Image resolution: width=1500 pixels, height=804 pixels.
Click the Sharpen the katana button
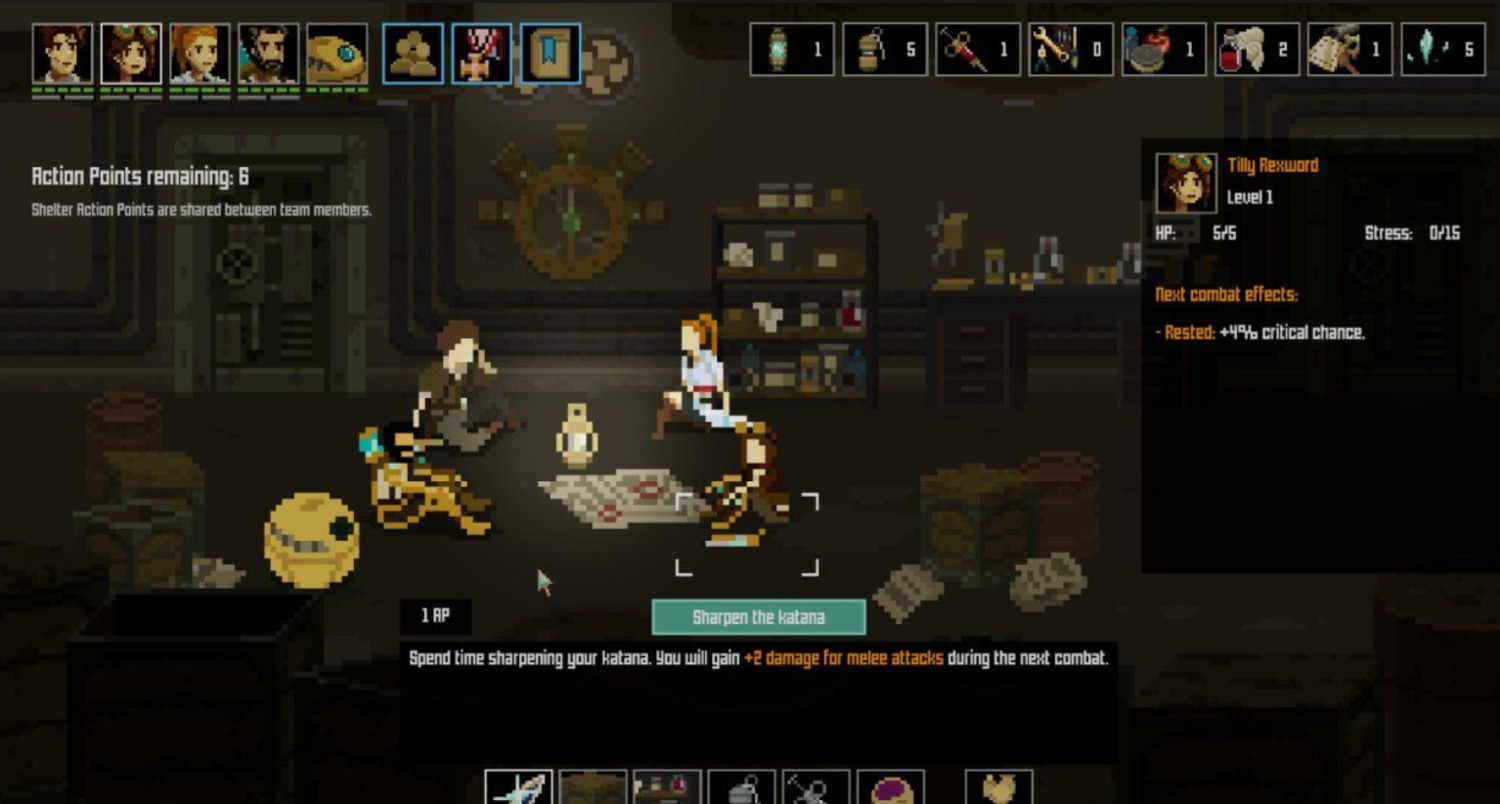[758, 617]
